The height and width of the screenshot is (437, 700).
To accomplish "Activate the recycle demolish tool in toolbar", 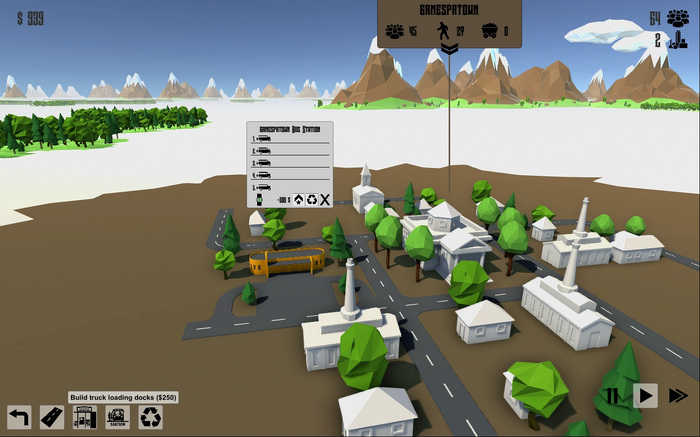I will pos(150,417).
